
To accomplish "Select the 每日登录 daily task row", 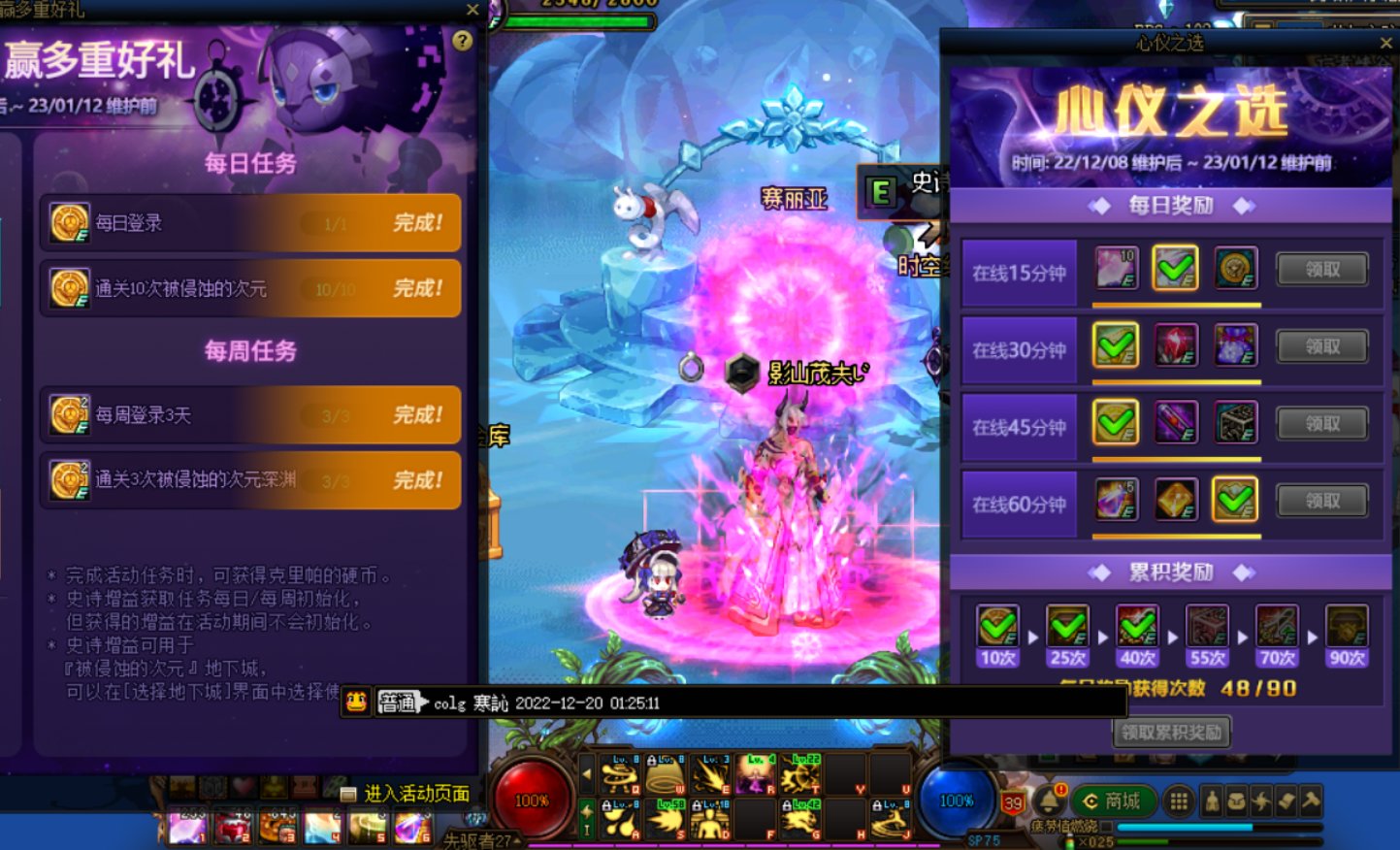I will click(x=250, y=223).
